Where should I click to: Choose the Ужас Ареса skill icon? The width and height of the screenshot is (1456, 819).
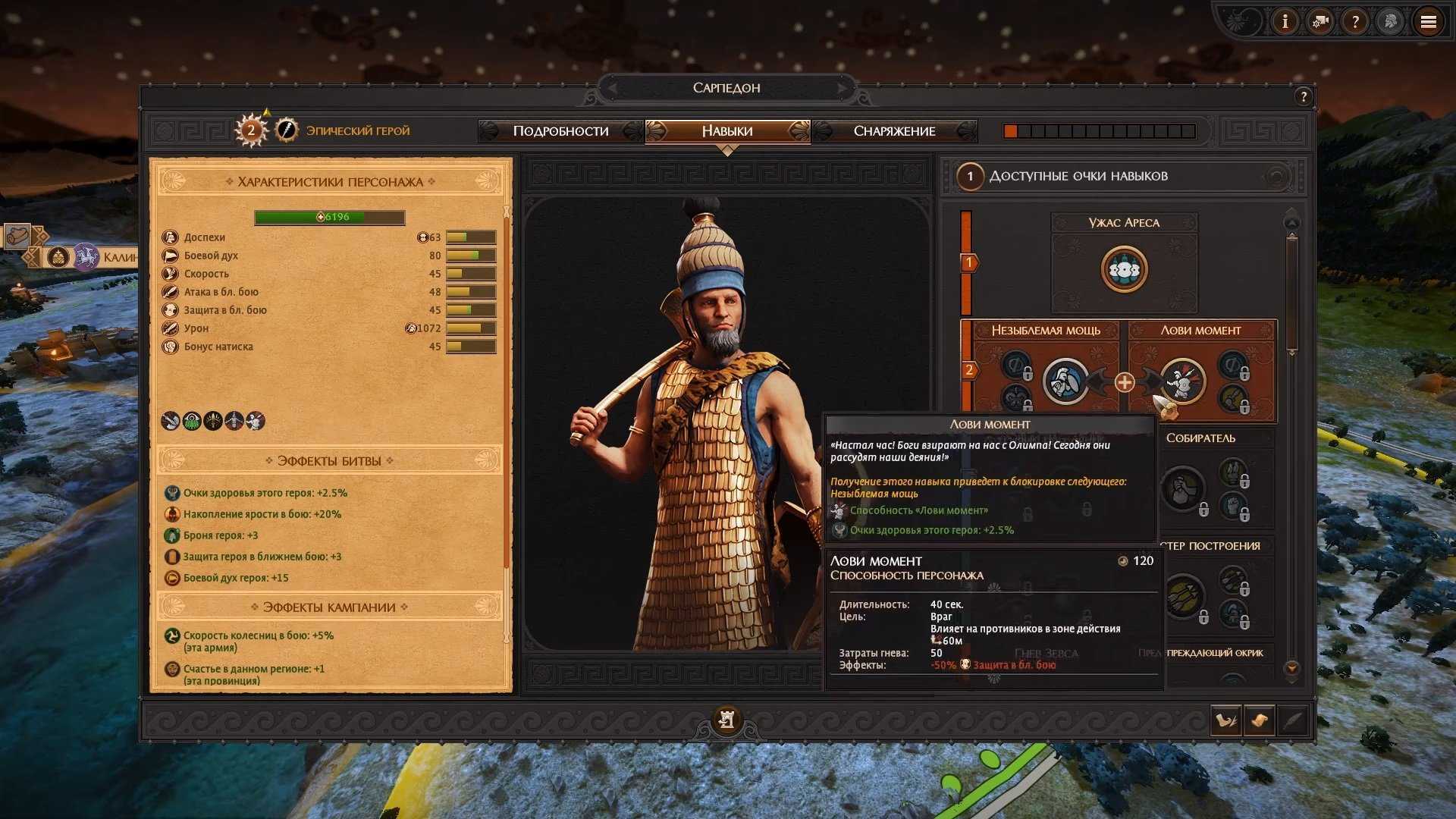pyautogui.click(x=1124, y=269)
